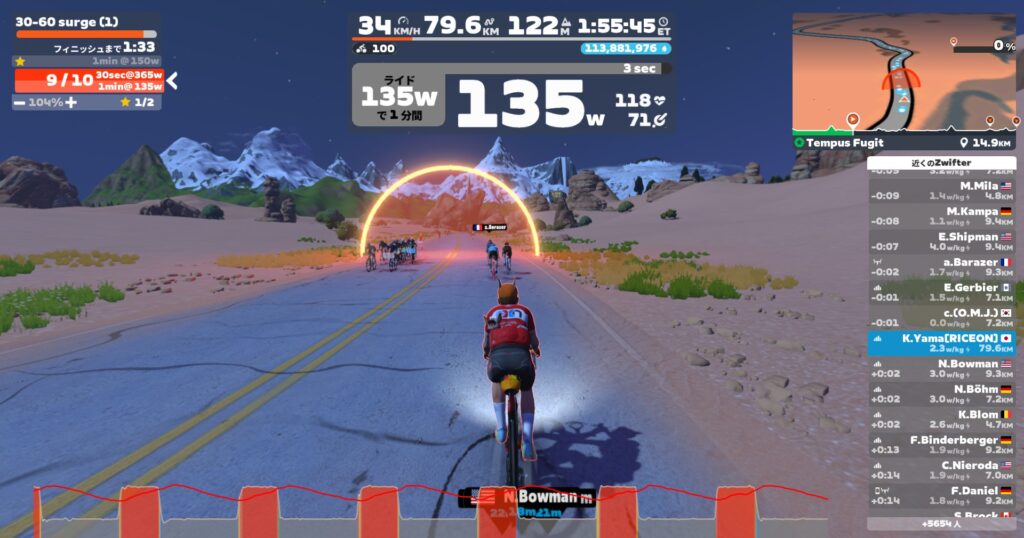This screenshot has height=538, width=1024.
Task: Increase workout intensity with the plus button
Action: (71, 102)
